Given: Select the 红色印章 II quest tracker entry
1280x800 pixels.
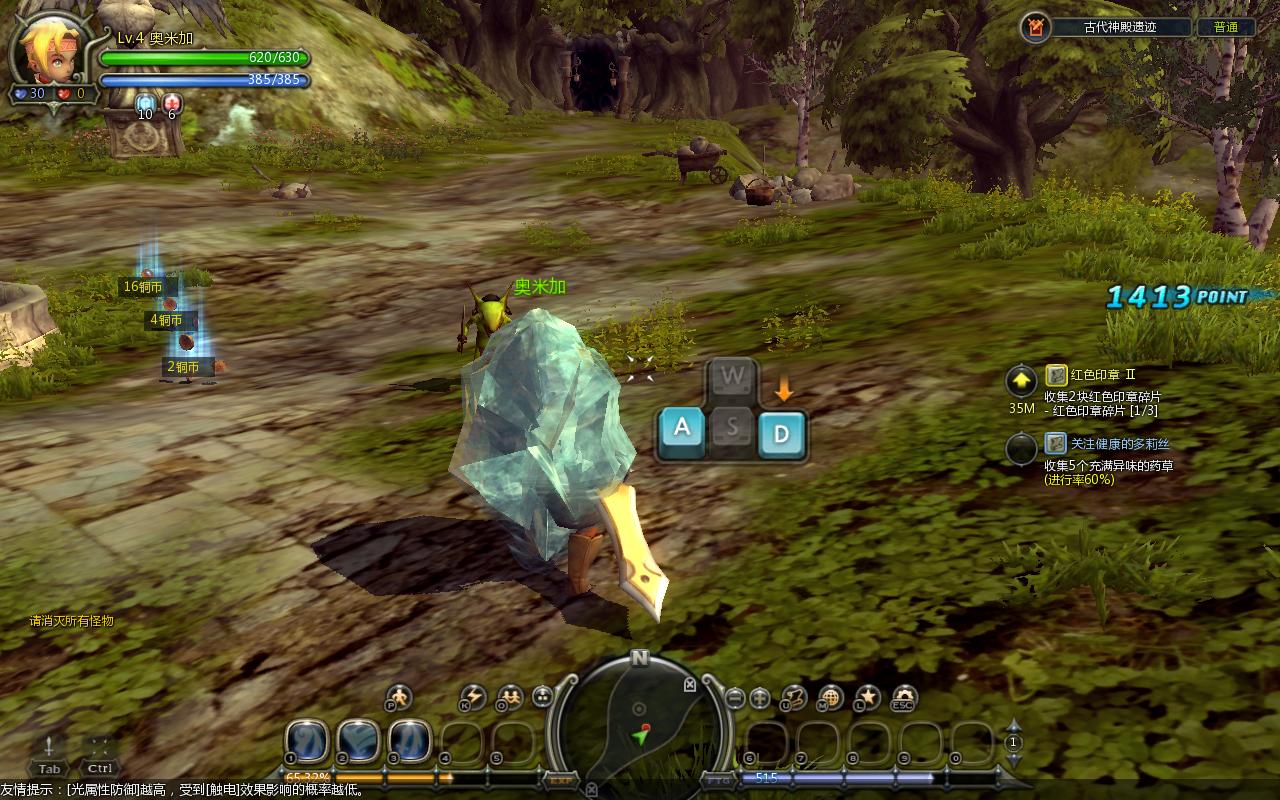Looking at the screenshot, I should click(1103, 375).
